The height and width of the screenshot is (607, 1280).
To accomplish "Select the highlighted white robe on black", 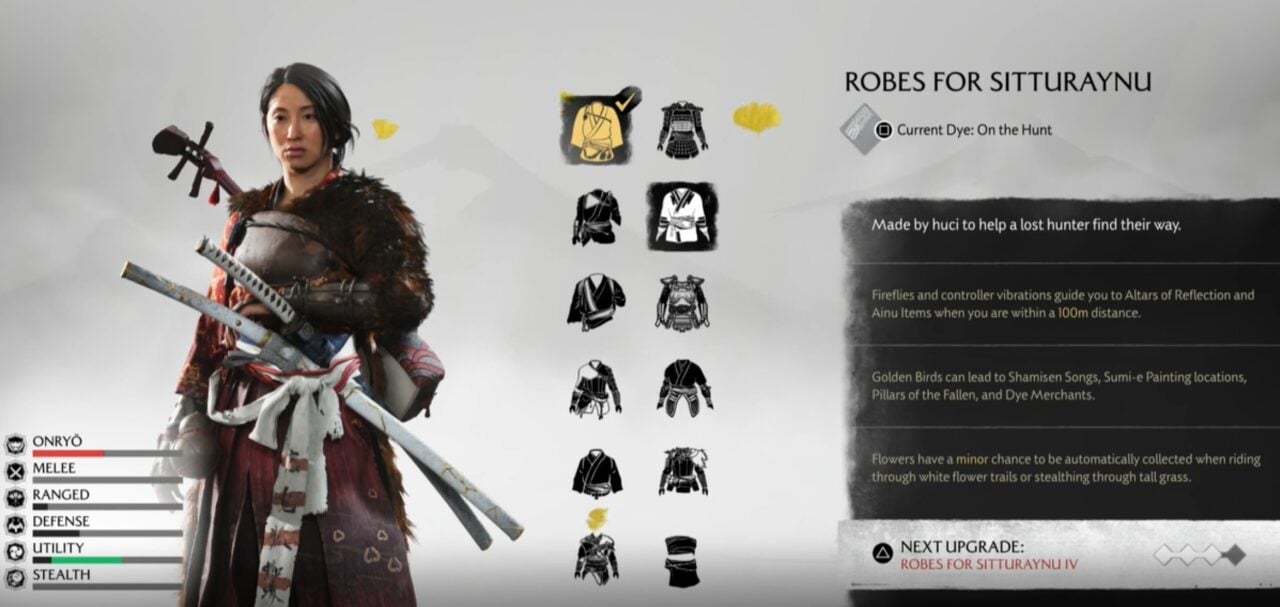I will click(682, 216).
